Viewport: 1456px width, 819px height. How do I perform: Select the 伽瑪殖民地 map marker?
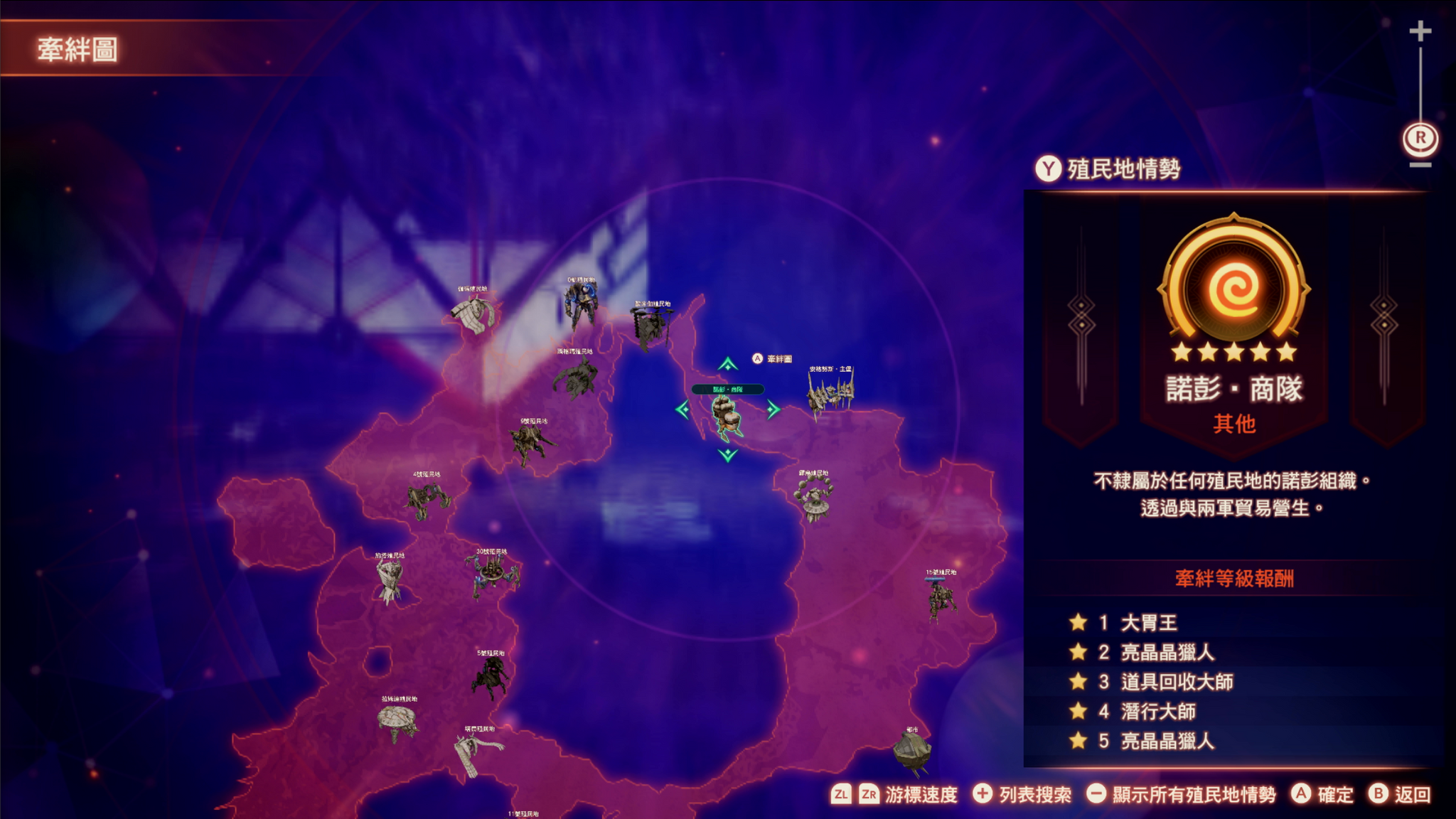474,314
